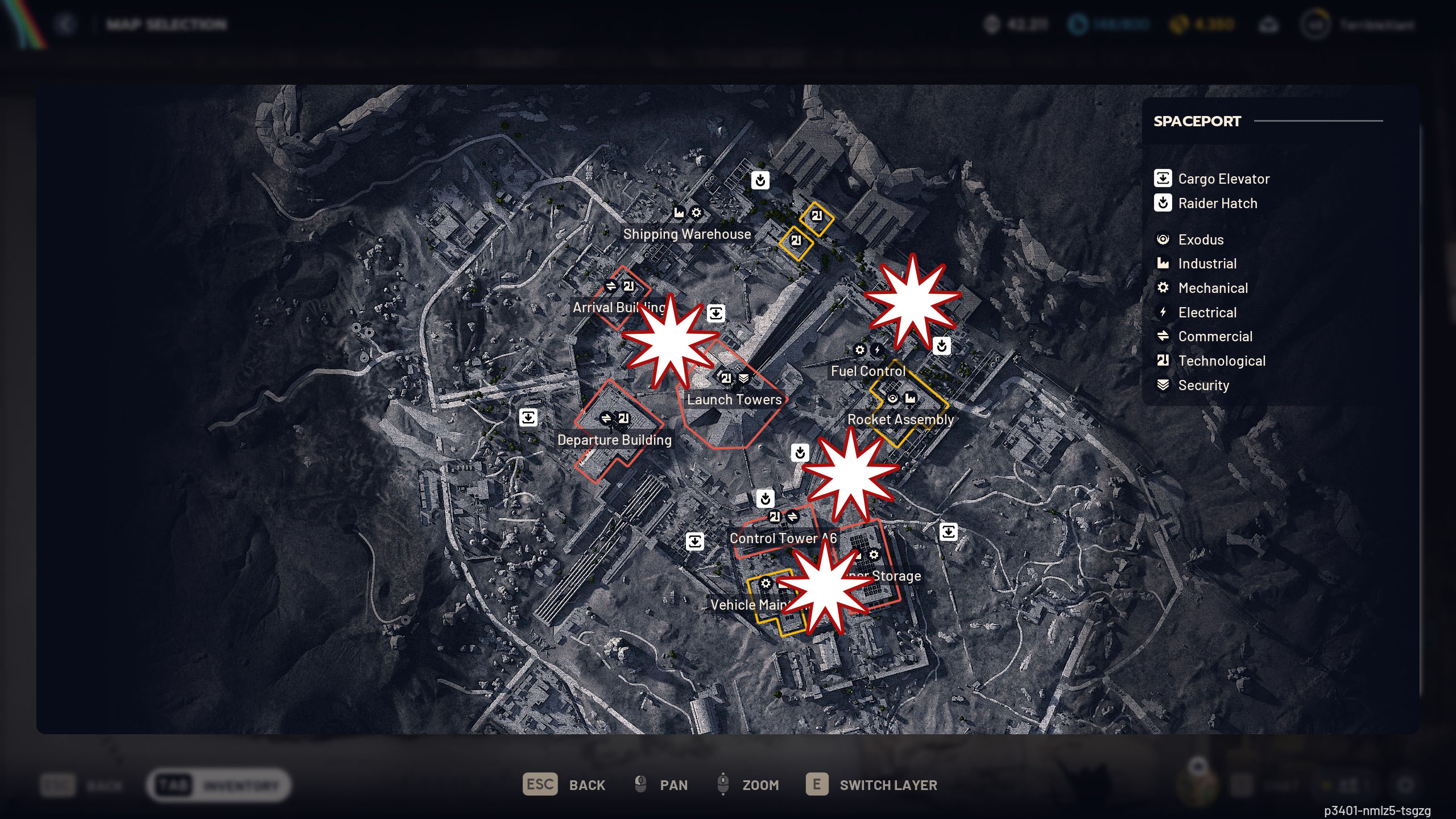1456x819 pixels.
Task: Select the Technological legend entry
Action: pyautogui.click(x=1221, y=361)
